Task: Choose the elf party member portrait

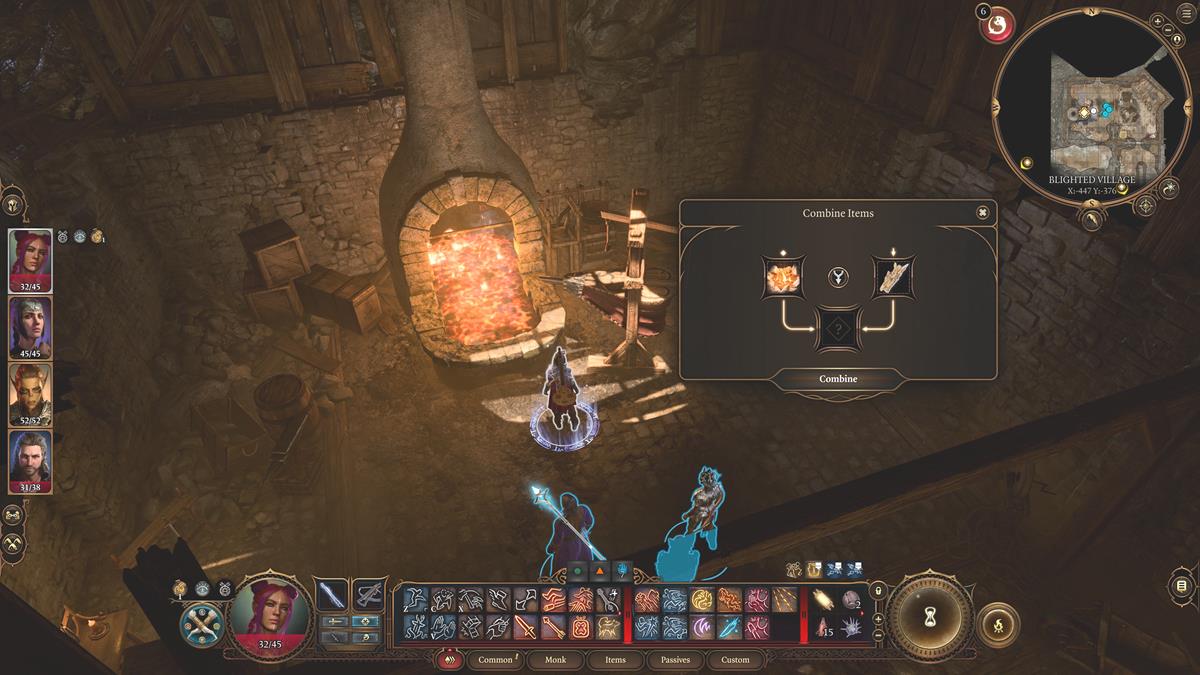Action: point(30,393)
